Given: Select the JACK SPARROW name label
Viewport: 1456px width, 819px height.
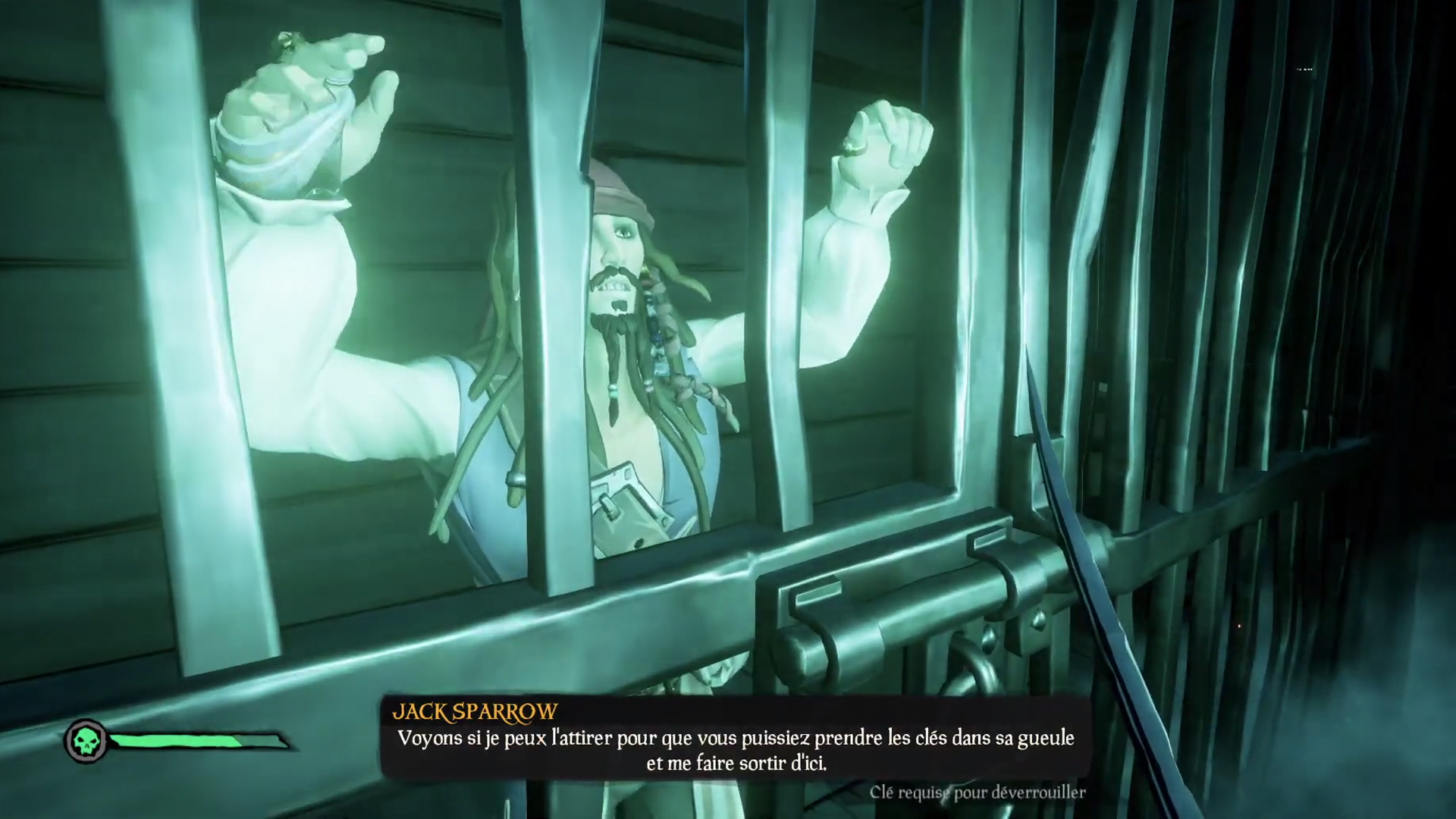Looking at the screenshot, I should 474,711.
